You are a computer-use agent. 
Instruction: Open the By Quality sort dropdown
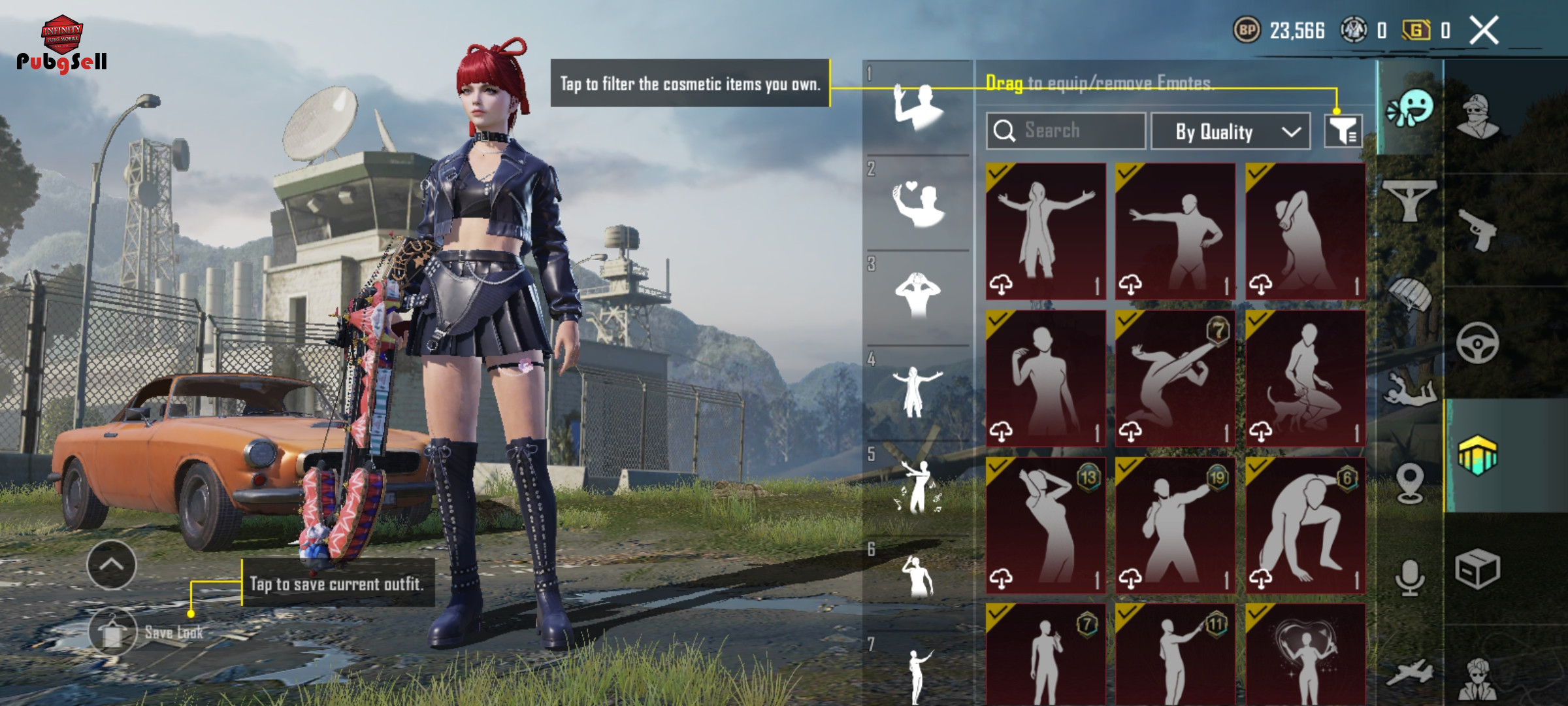(1230, 131)
